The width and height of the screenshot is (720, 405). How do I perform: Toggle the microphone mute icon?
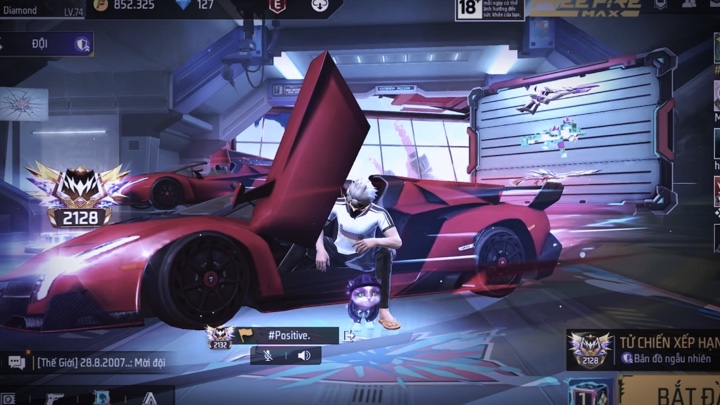tap(268, 355)
